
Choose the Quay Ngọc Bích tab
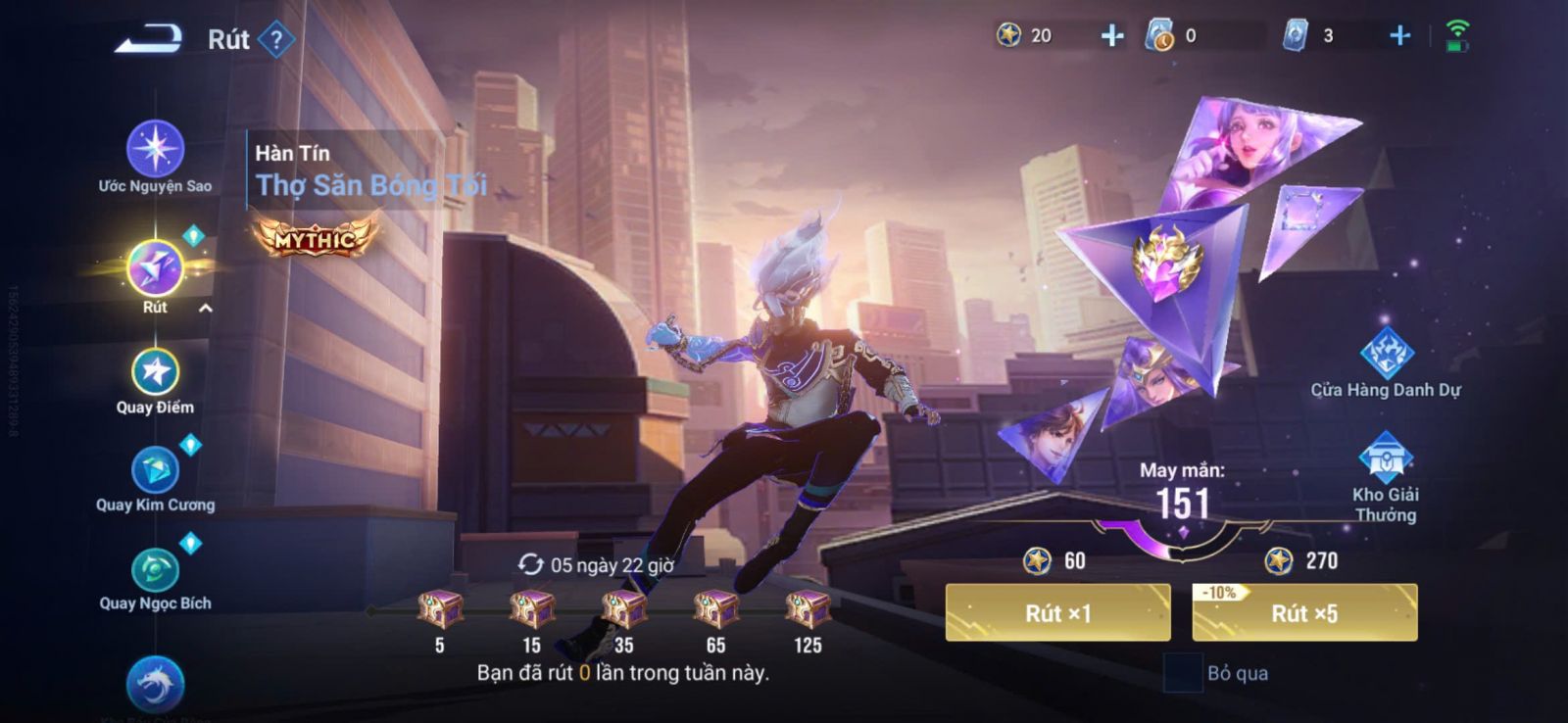pyautogui.click(x=155, y=571)
